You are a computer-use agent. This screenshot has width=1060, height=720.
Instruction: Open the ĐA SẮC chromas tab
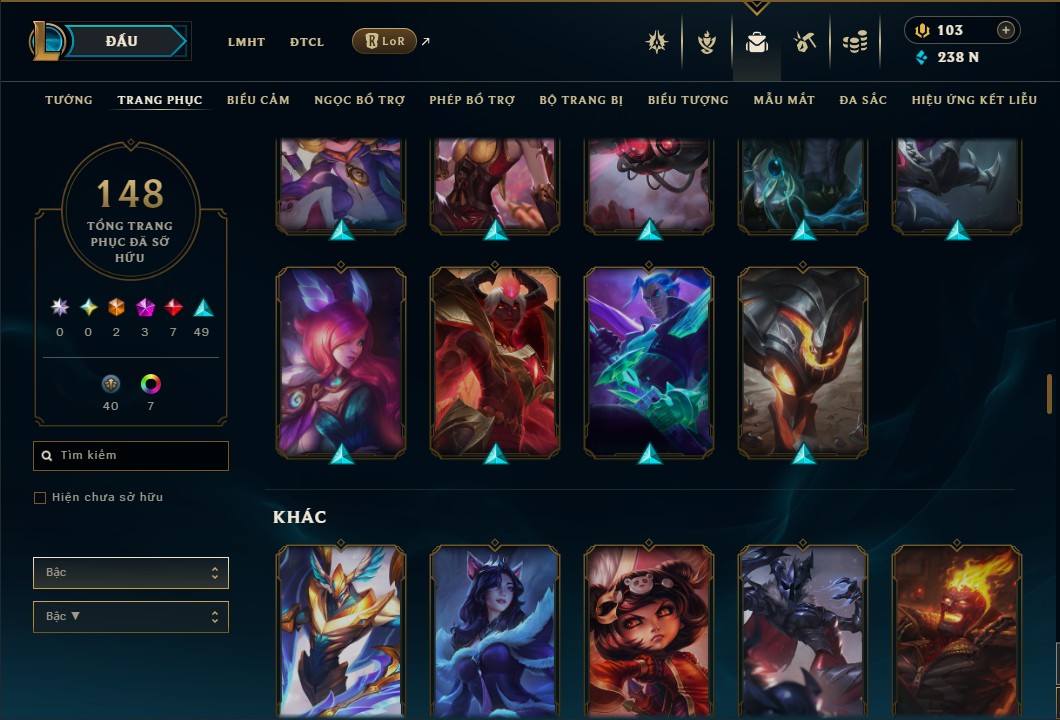pyautogui.click(x=863, y=100)
